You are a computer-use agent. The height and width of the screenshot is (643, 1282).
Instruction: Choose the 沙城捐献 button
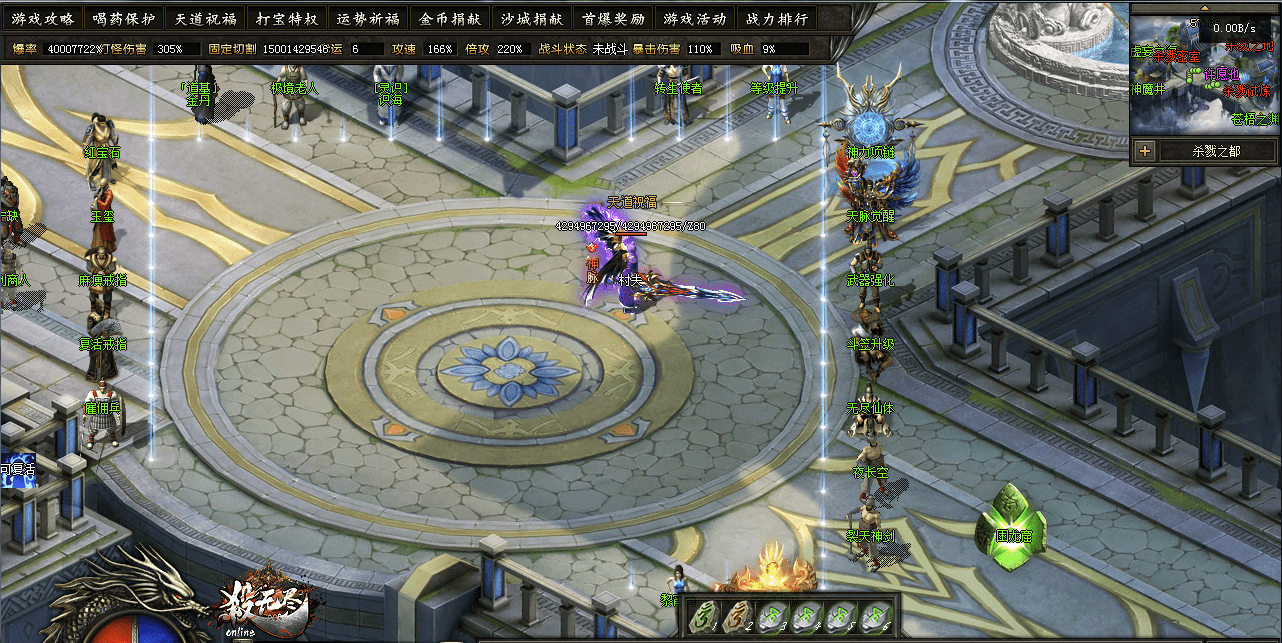[x=532, y=19]
